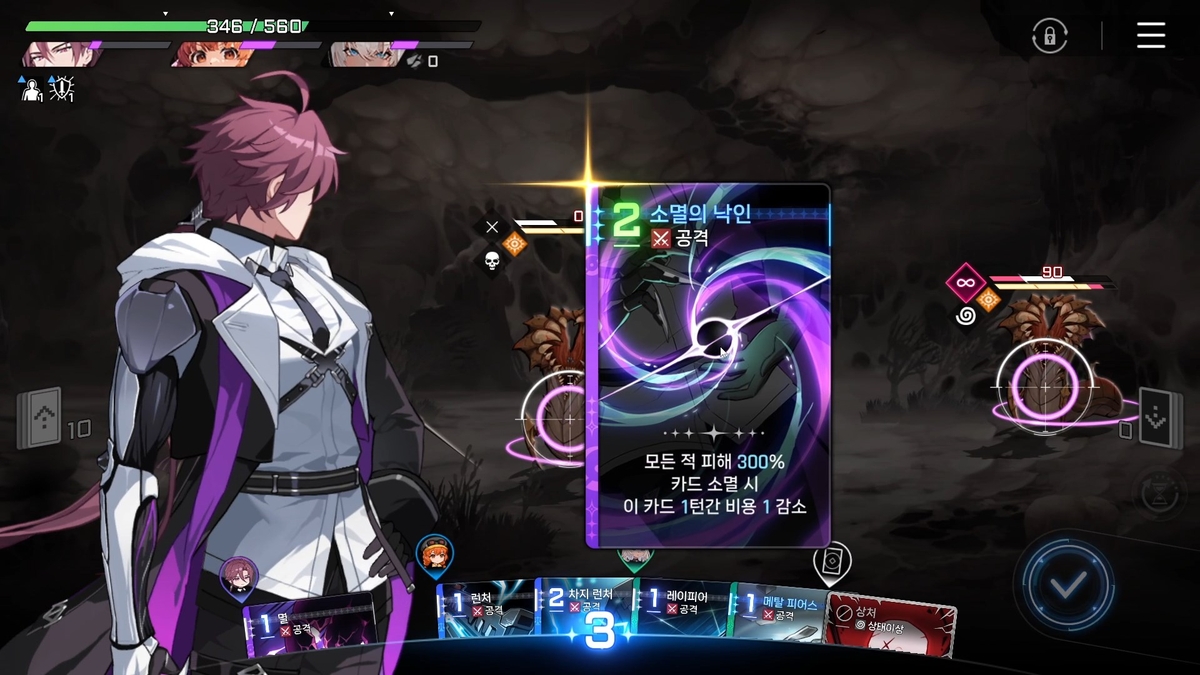Image resolution: width=1200 pixels, height=675 pixels.
Task: Play the 메탈 피어스 card
Action: coord(778,614)
